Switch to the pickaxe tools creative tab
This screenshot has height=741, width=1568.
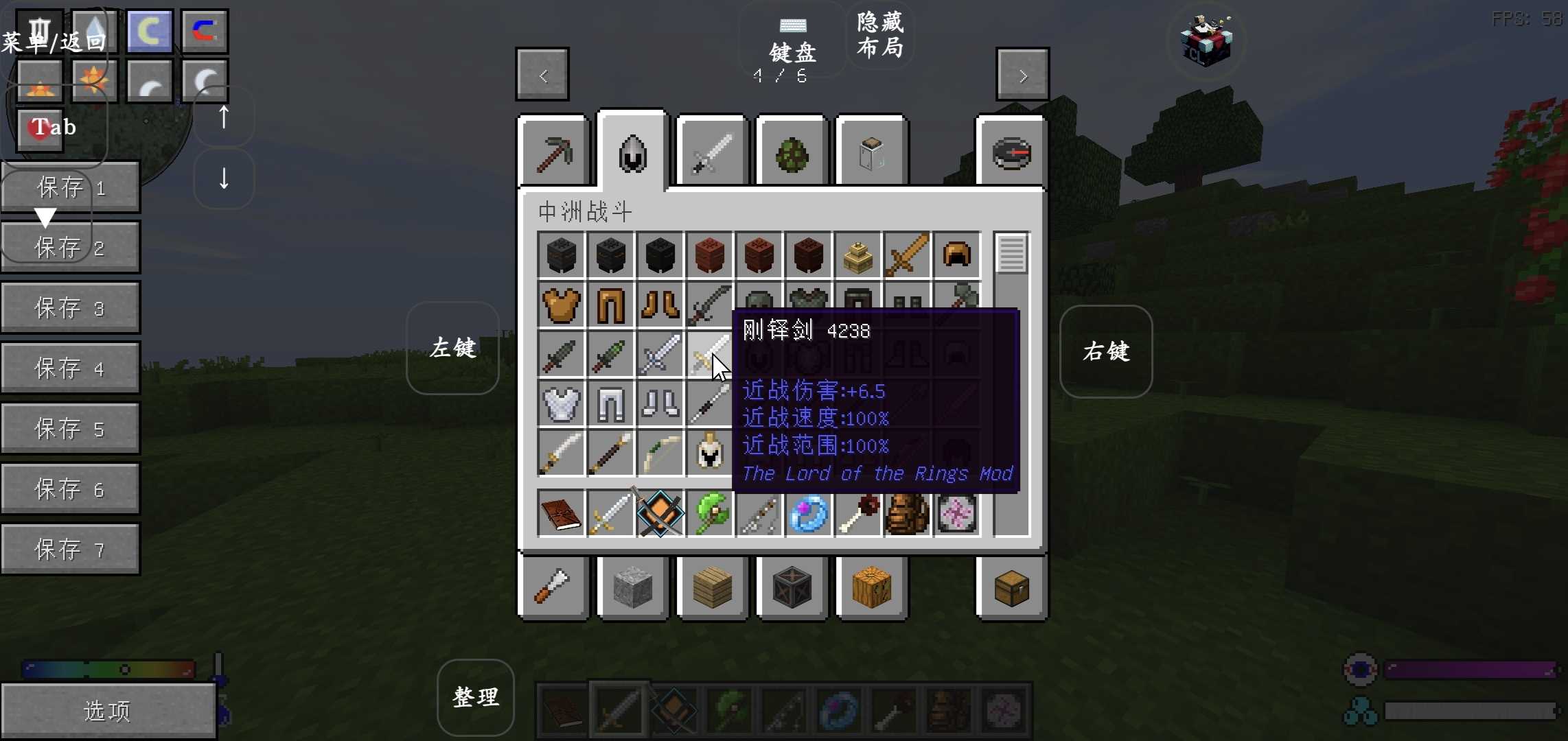coord(553,152)
